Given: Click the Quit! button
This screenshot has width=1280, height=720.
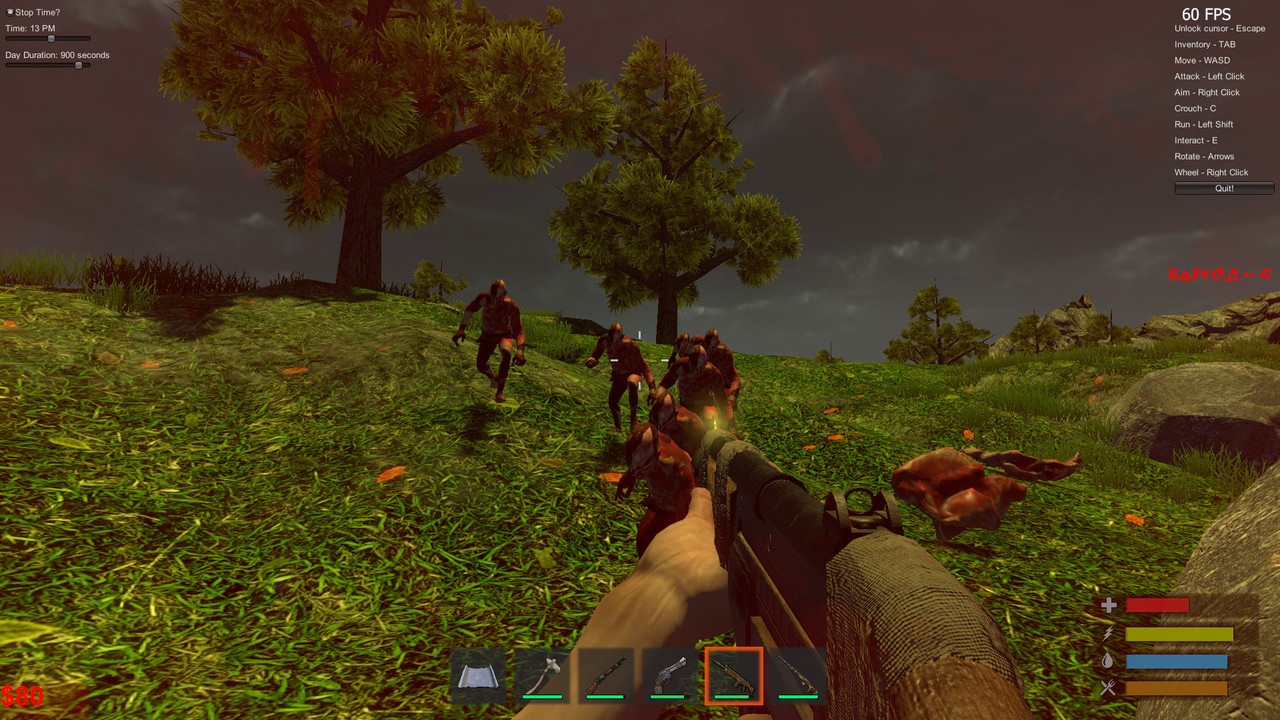Looking at the screenshot, I should coord(1224,188).
